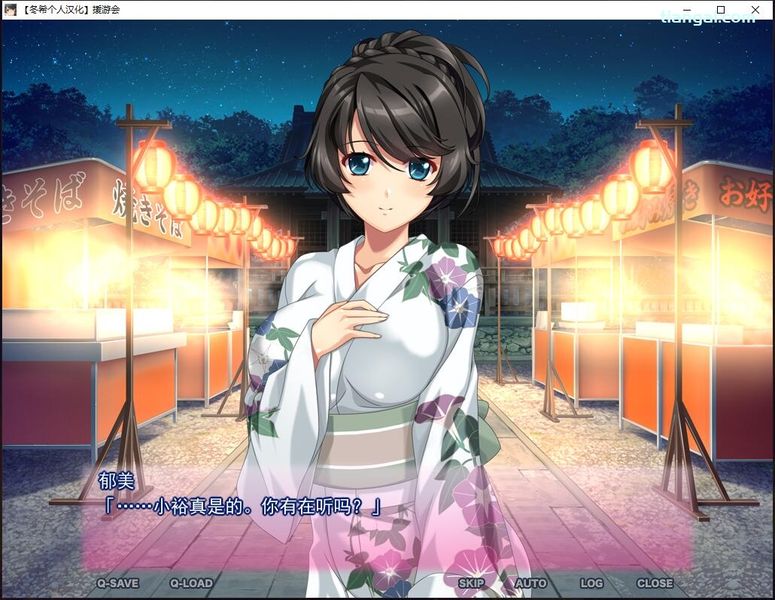Maximize the game window
Viewport: 775px width, 600px height.
[721, 9]
